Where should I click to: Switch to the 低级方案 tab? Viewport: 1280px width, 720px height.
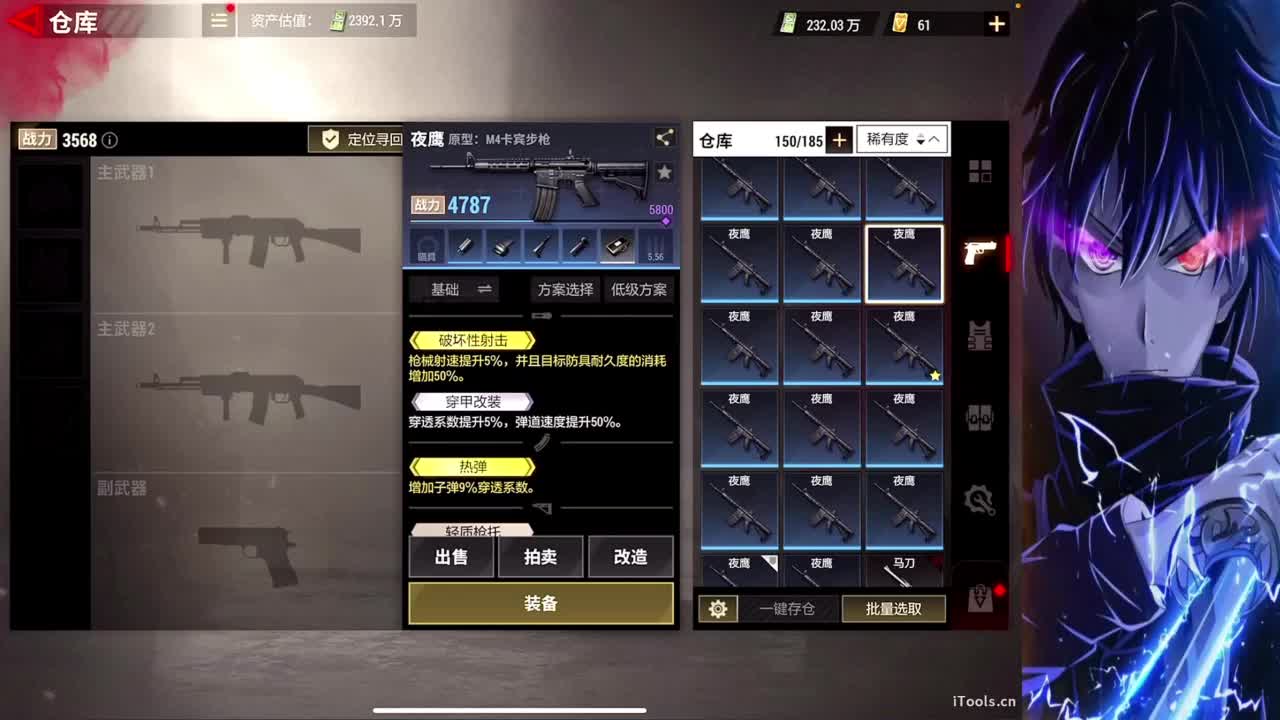click(640, 289)
